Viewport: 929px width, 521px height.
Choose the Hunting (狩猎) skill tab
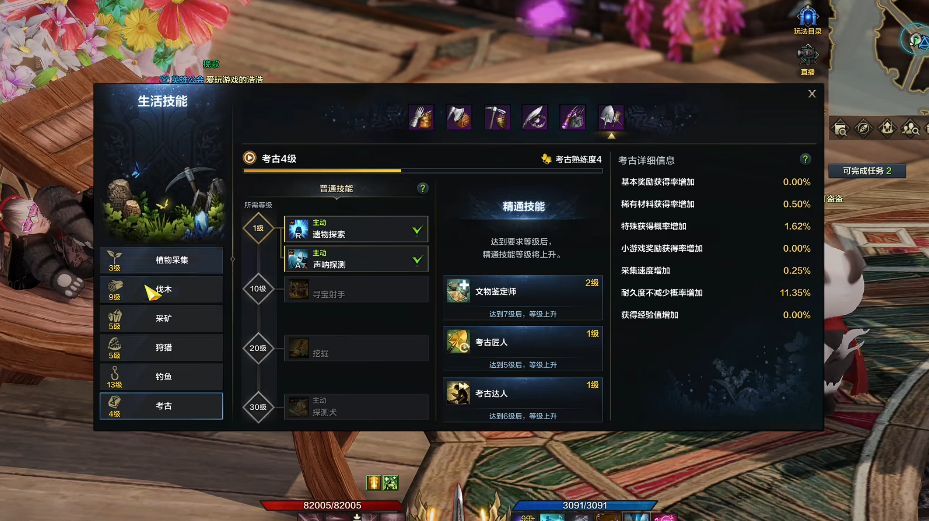point(161,348)
